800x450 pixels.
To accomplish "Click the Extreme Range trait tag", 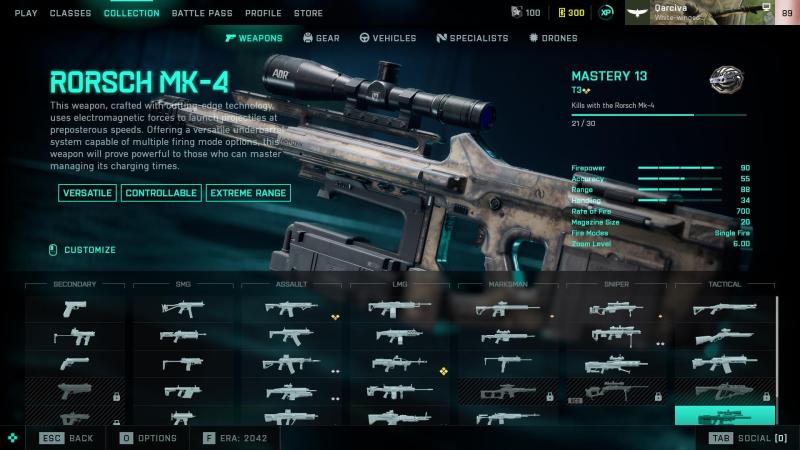I will click(248, 192).
